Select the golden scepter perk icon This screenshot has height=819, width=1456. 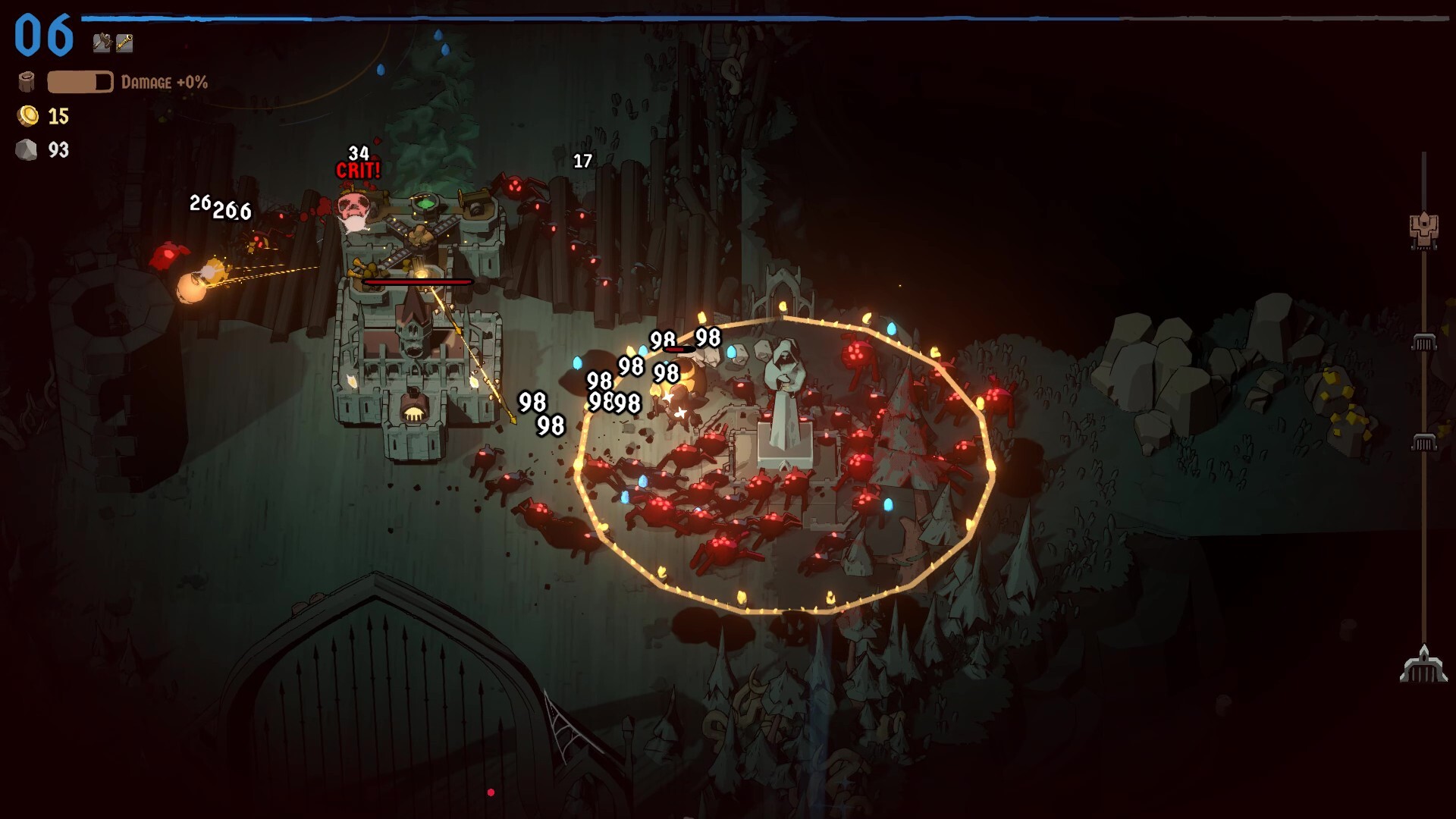(124, 43)
